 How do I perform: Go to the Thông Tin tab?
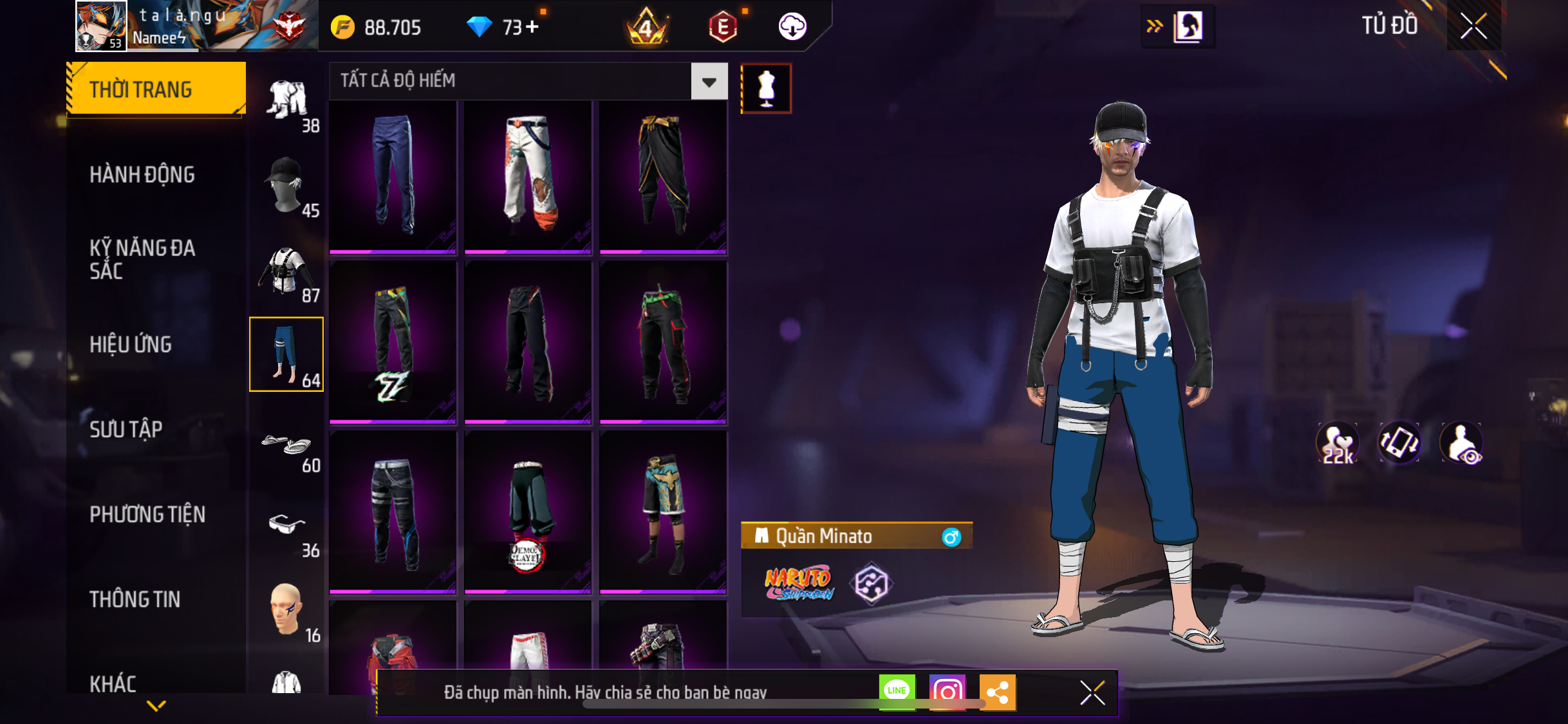(135, 599)
